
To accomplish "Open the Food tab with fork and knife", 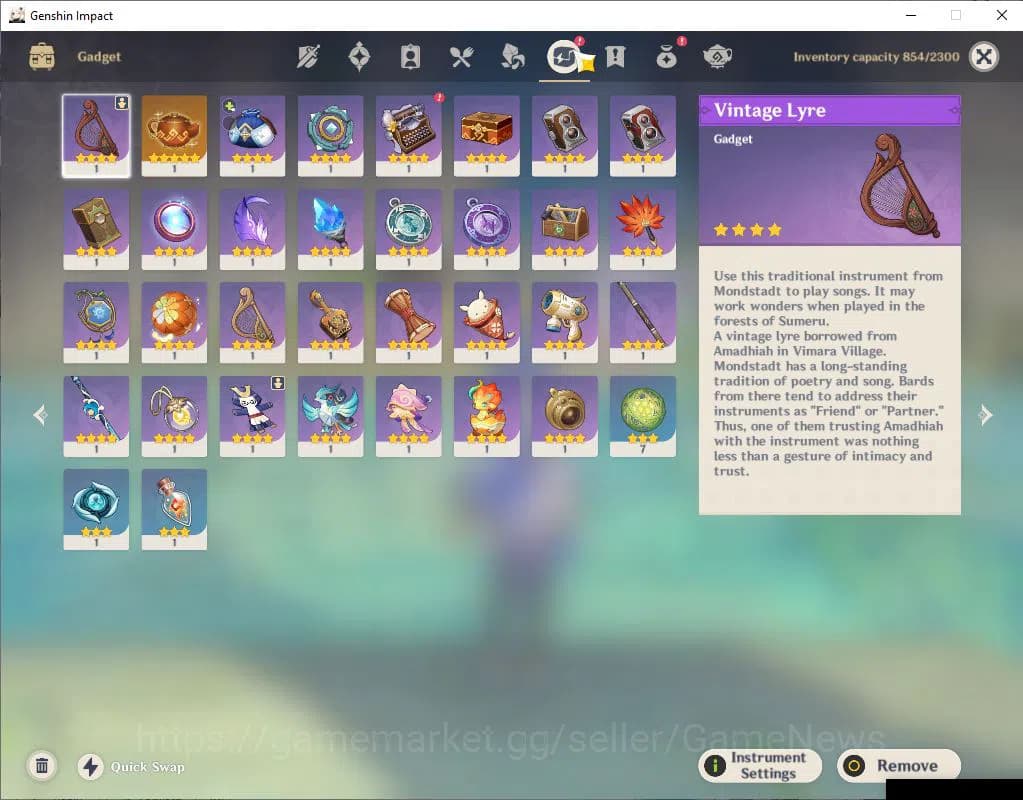I will pos(461,57).
